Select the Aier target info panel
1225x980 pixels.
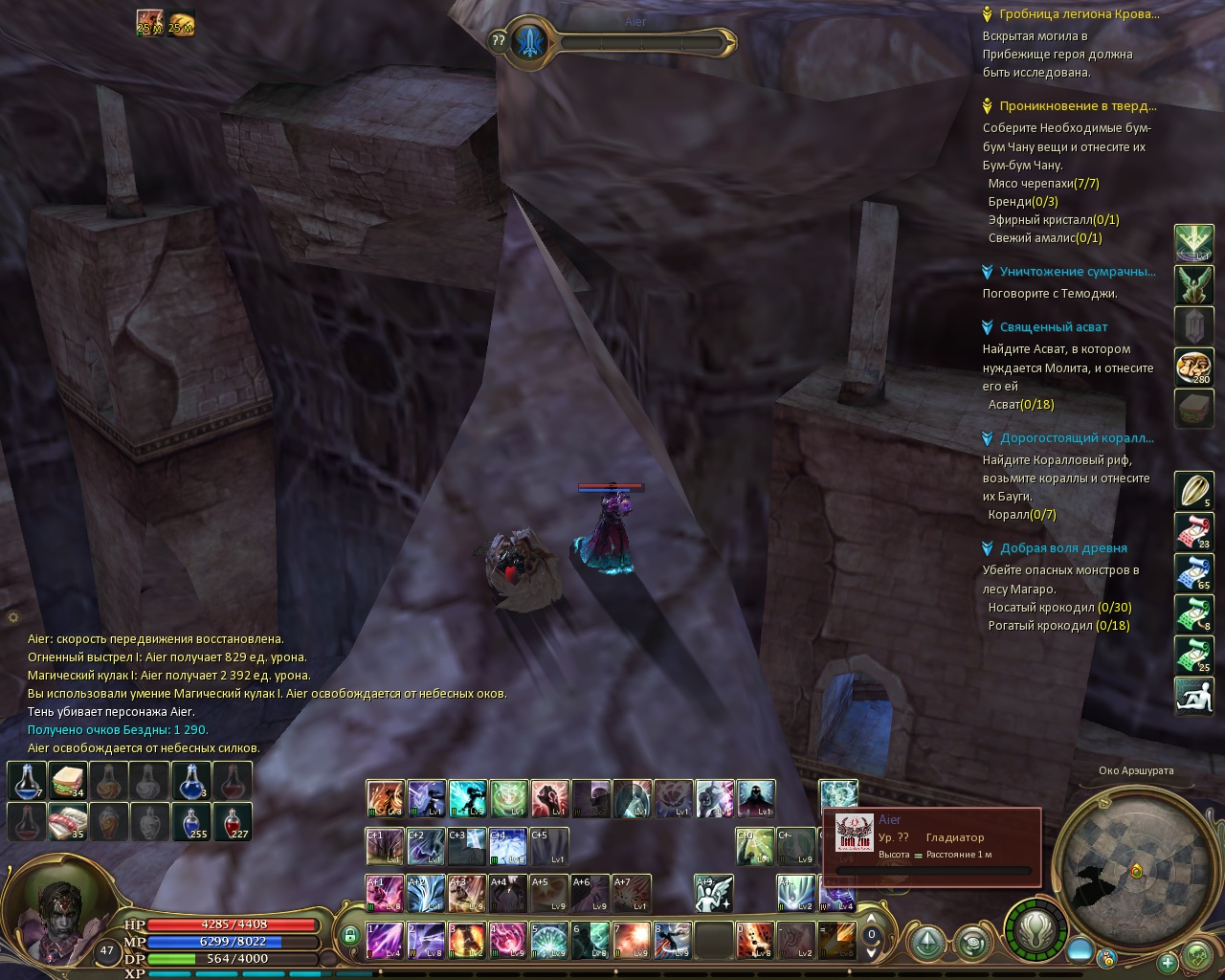[931, 844]
